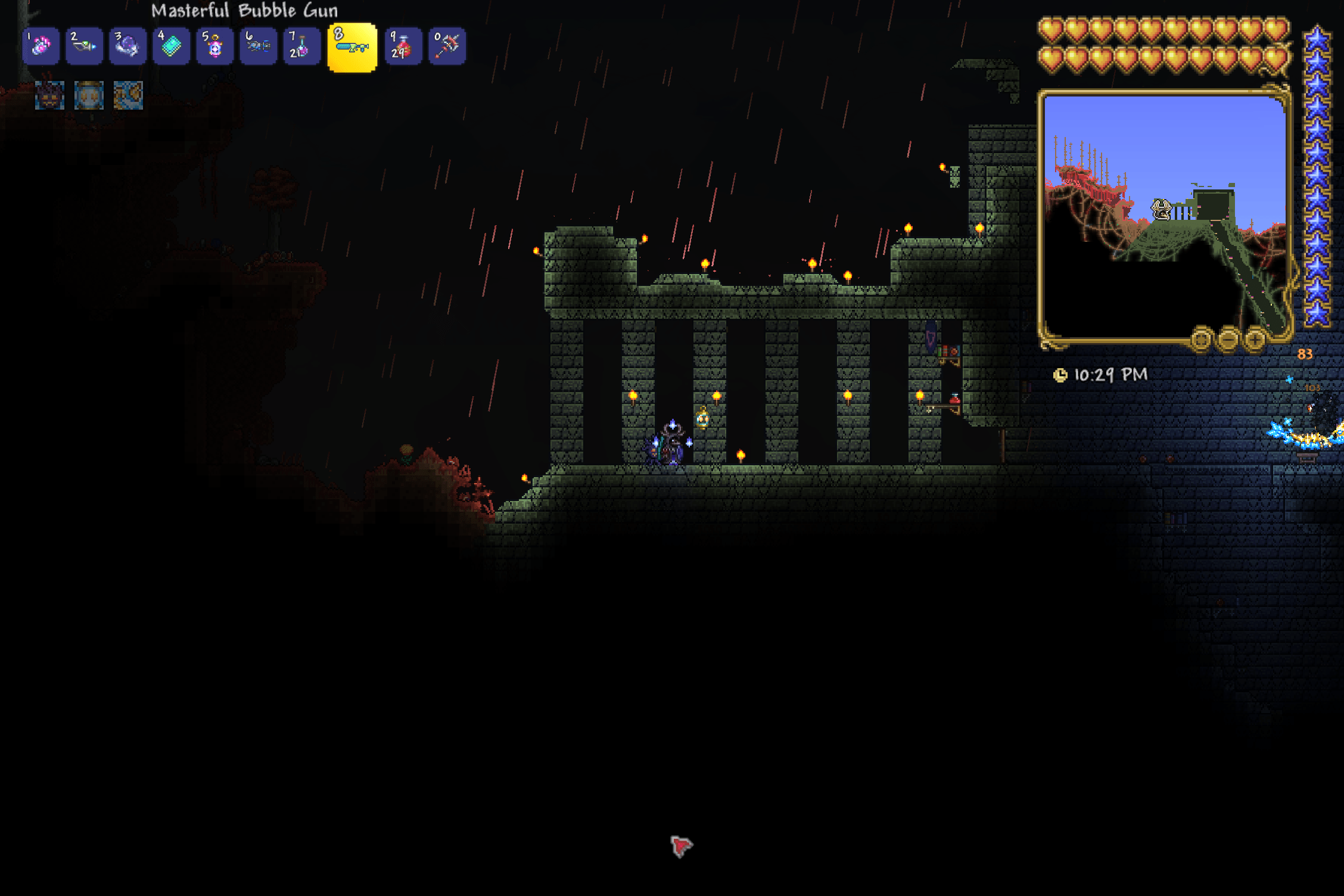Viewport: 1344px width, 896px height.
Task: Select the healing potions in slot 9
Action: click(403, 46)
